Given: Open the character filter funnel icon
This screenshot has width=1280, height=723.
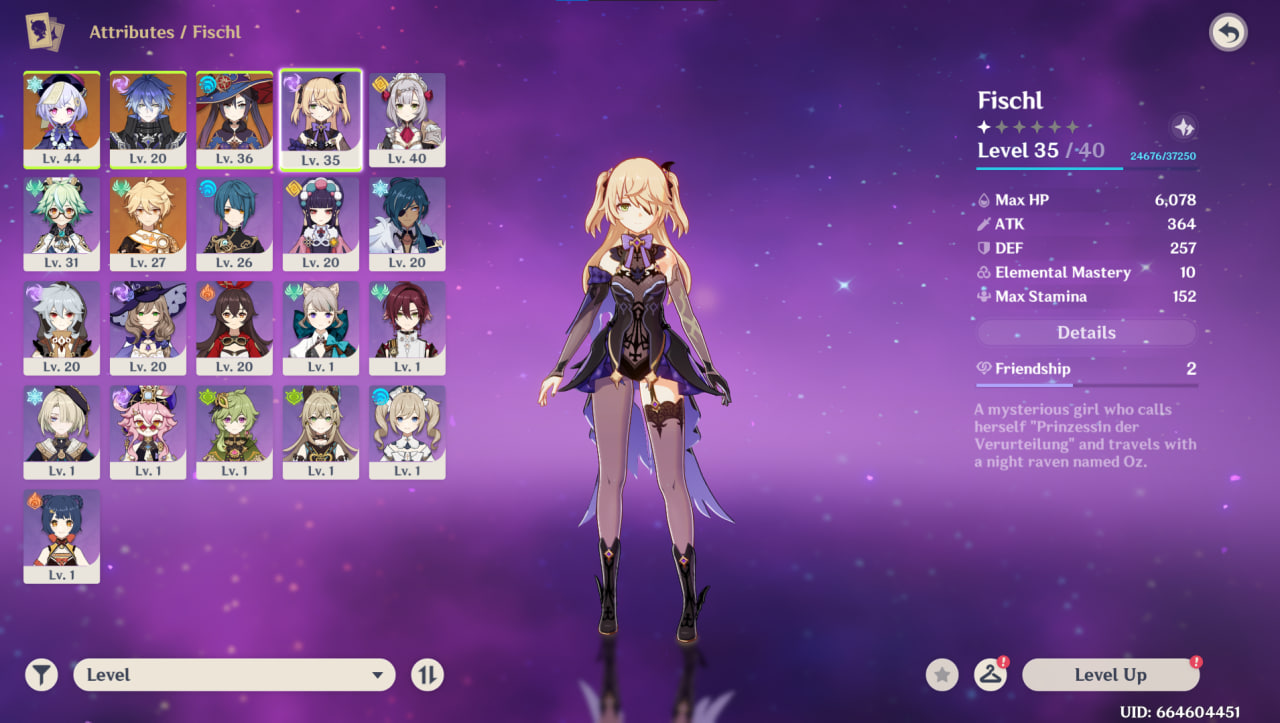Looking at the screenshot, I should [x=41, y=675].
